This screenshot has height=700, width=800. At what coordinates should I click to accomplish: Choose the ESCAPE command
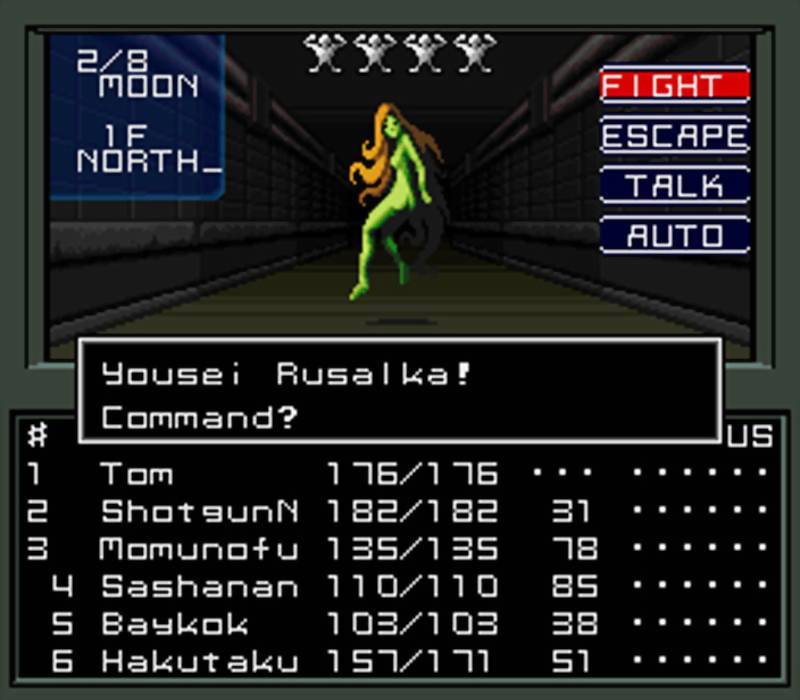674,135
